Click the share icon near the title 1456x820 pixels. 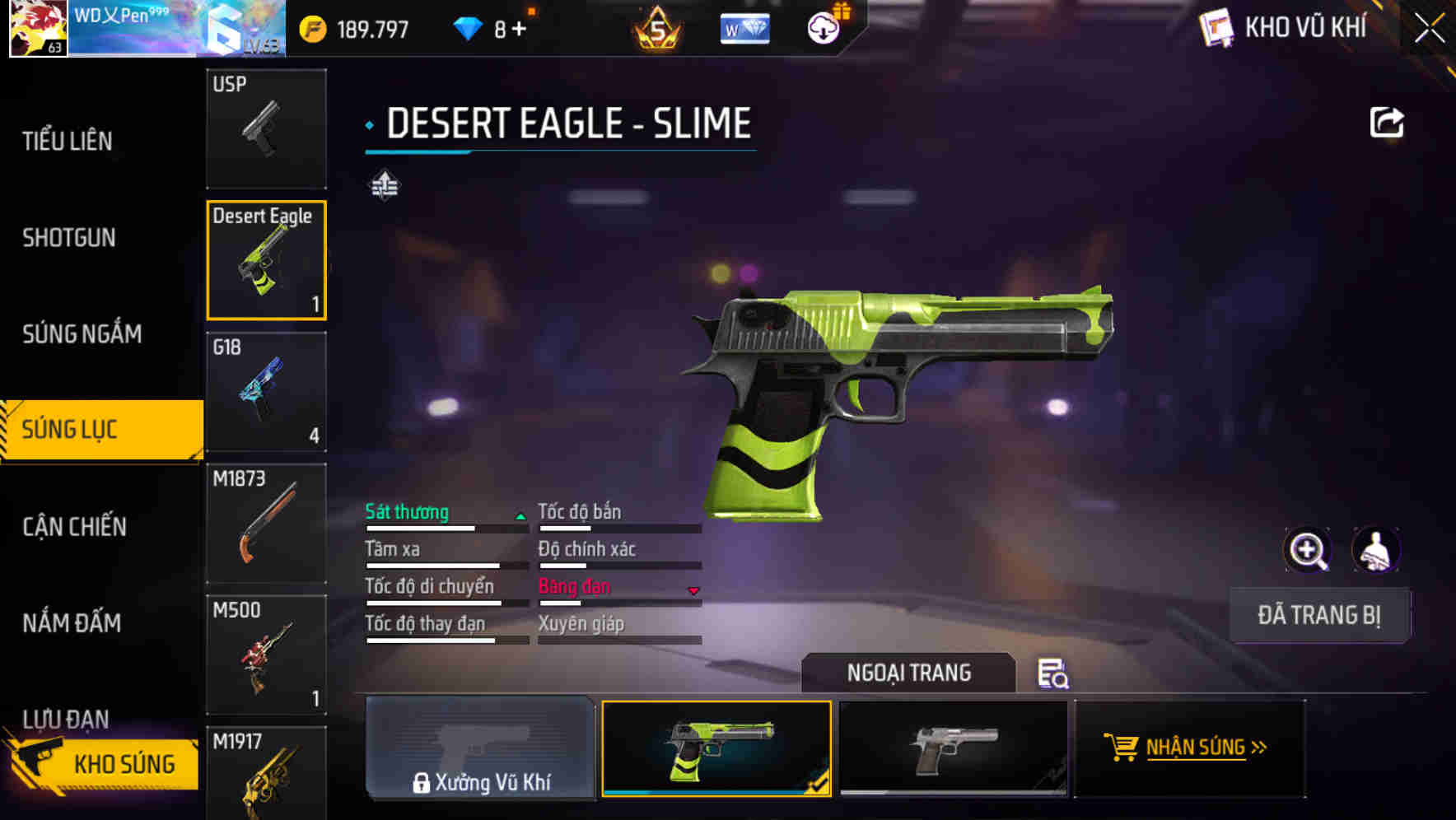pyautogui.click(x=1387, y=122)
